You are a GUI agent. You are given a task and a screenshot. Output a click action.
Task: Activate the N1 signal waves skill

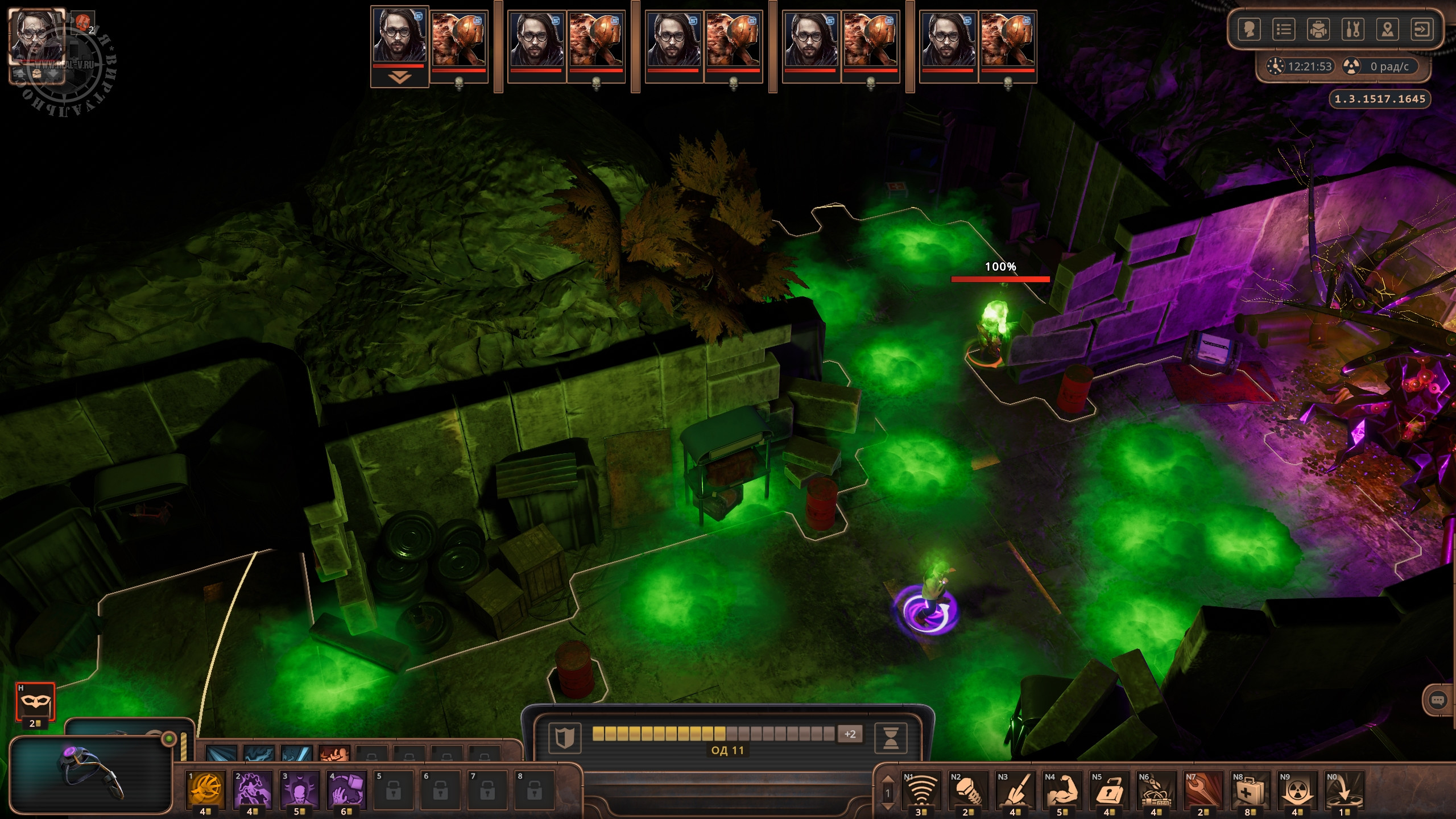point(921,789)
